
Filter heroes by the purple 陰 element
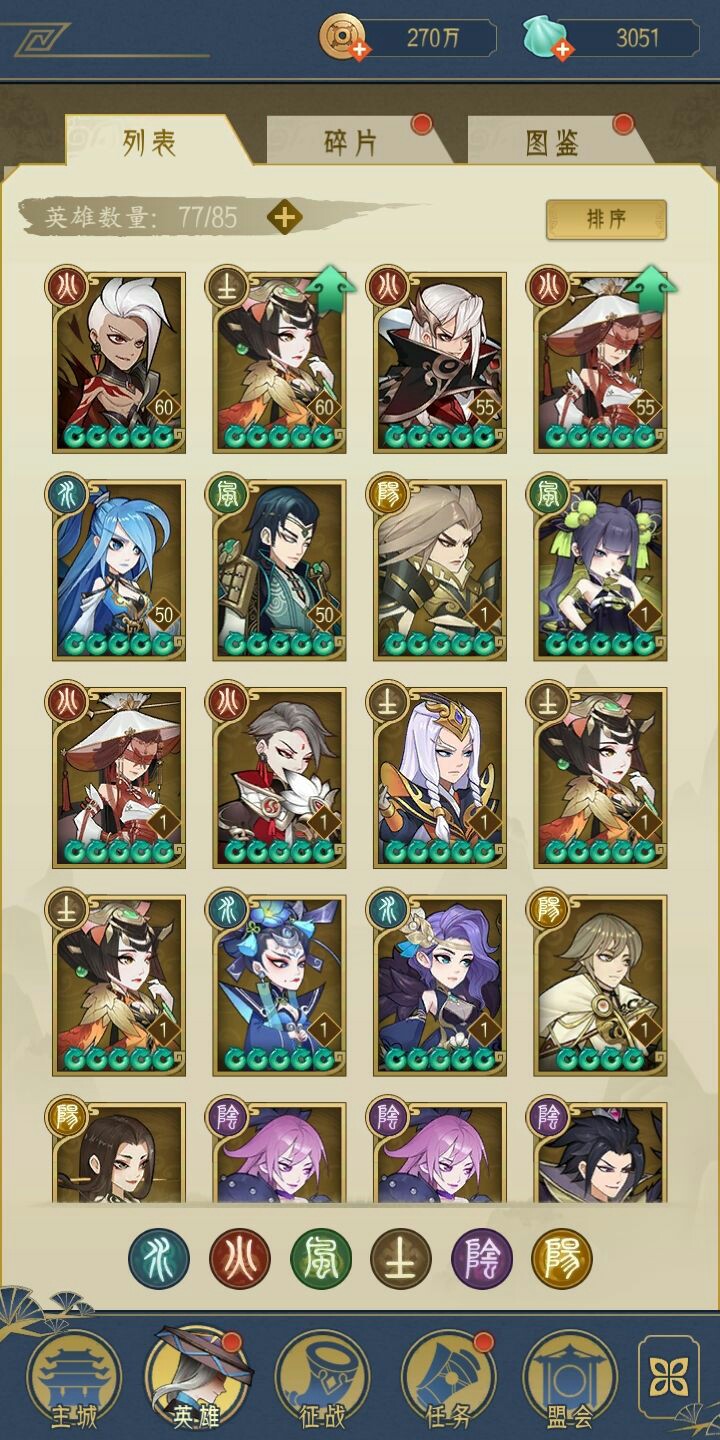click(x=481, y=1258)
